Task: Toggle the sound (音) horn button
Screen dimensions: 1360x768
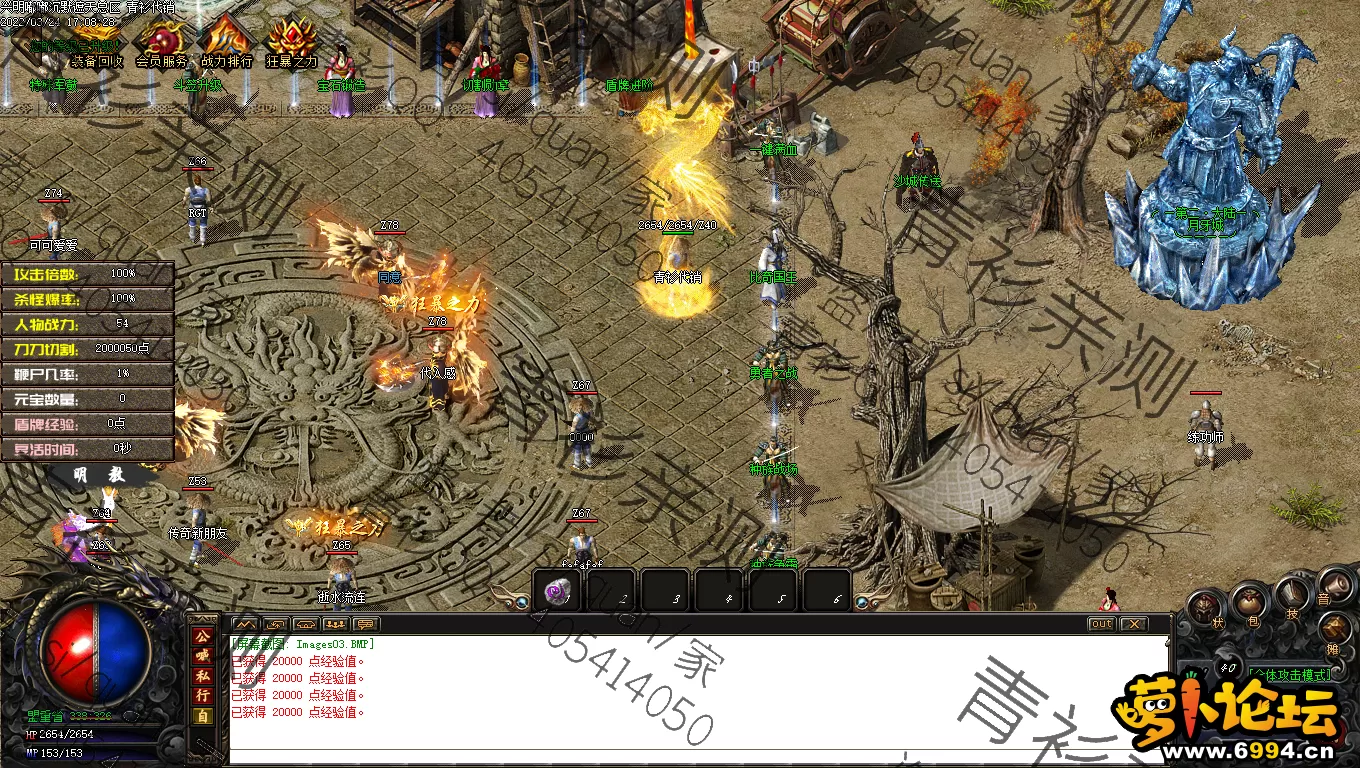Action: click(1334, 585)
